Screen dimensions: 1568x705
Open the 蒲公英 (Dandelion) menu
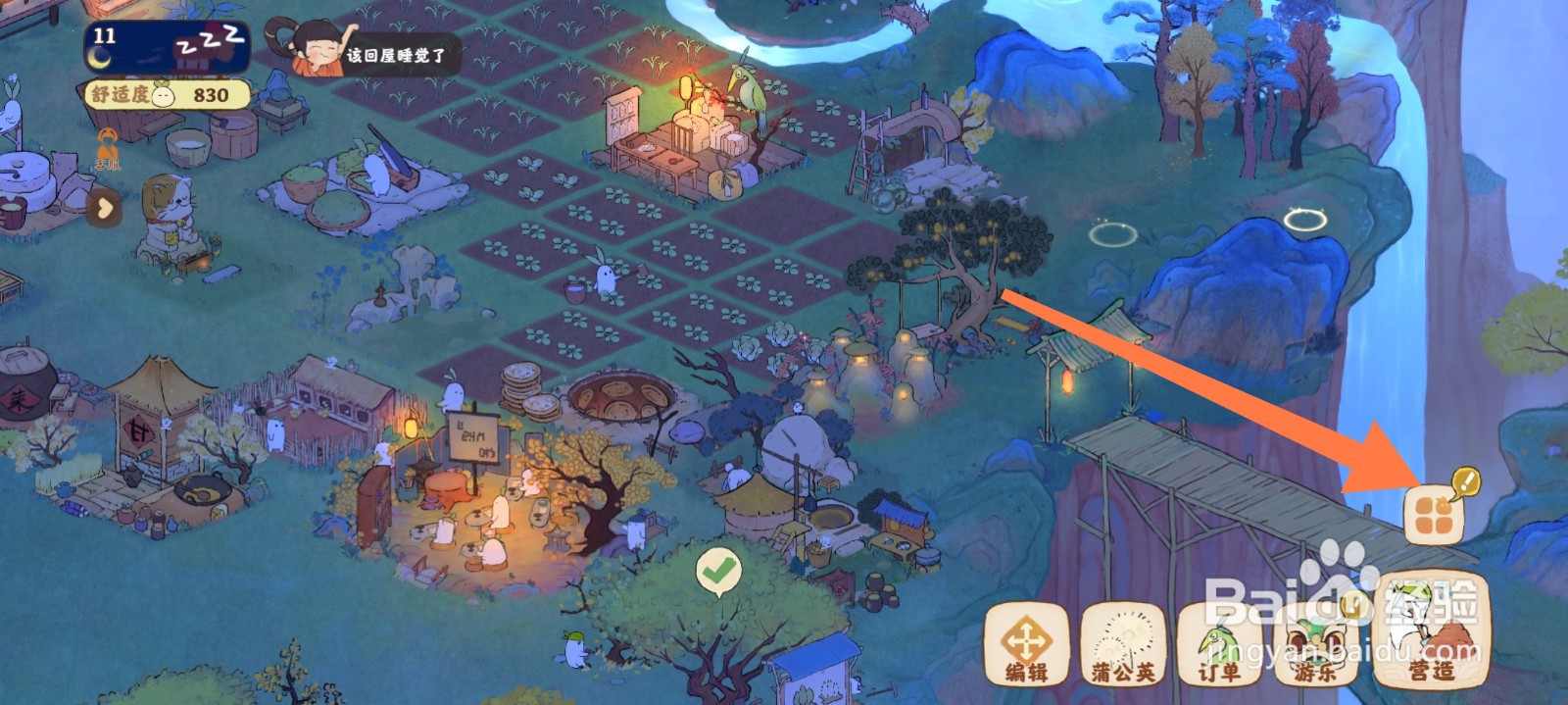[x=1123, y=644]
